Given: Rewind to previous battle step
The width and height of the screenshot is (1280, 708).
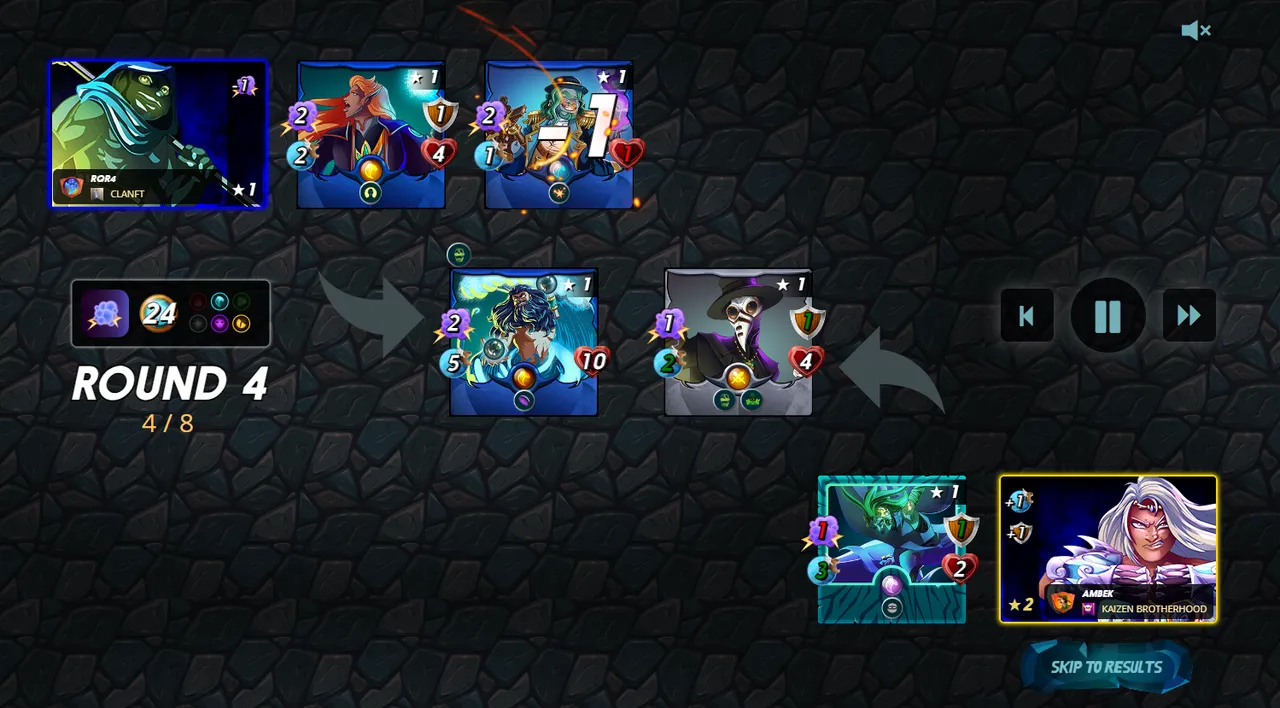Looking at the screenshot, I should click(1027, 316).
